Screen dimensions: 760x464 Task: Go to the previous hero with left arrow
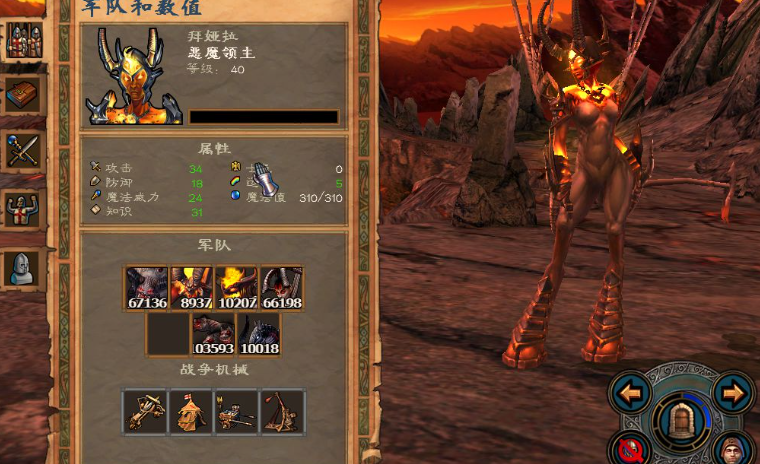(631, 393)
